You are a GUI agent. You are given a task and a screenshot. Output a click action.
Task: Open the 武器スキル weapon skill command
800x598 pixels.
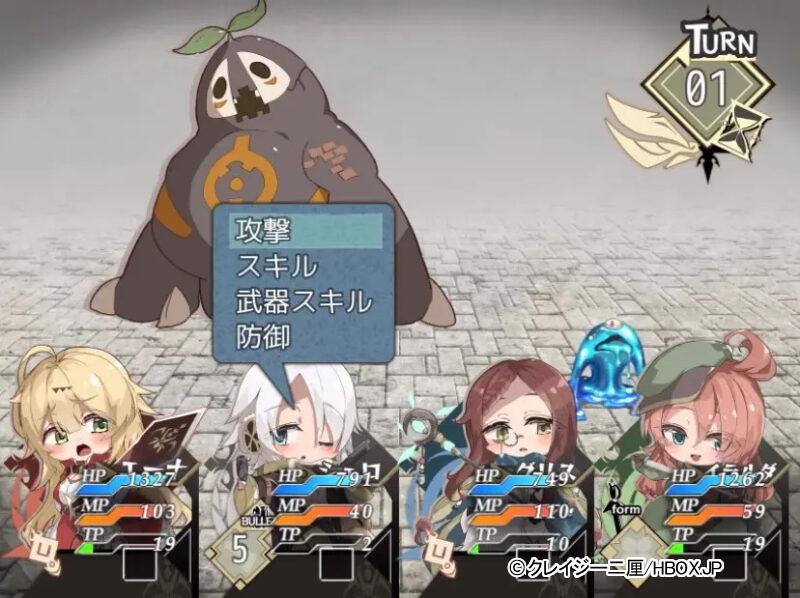(304, 301)
